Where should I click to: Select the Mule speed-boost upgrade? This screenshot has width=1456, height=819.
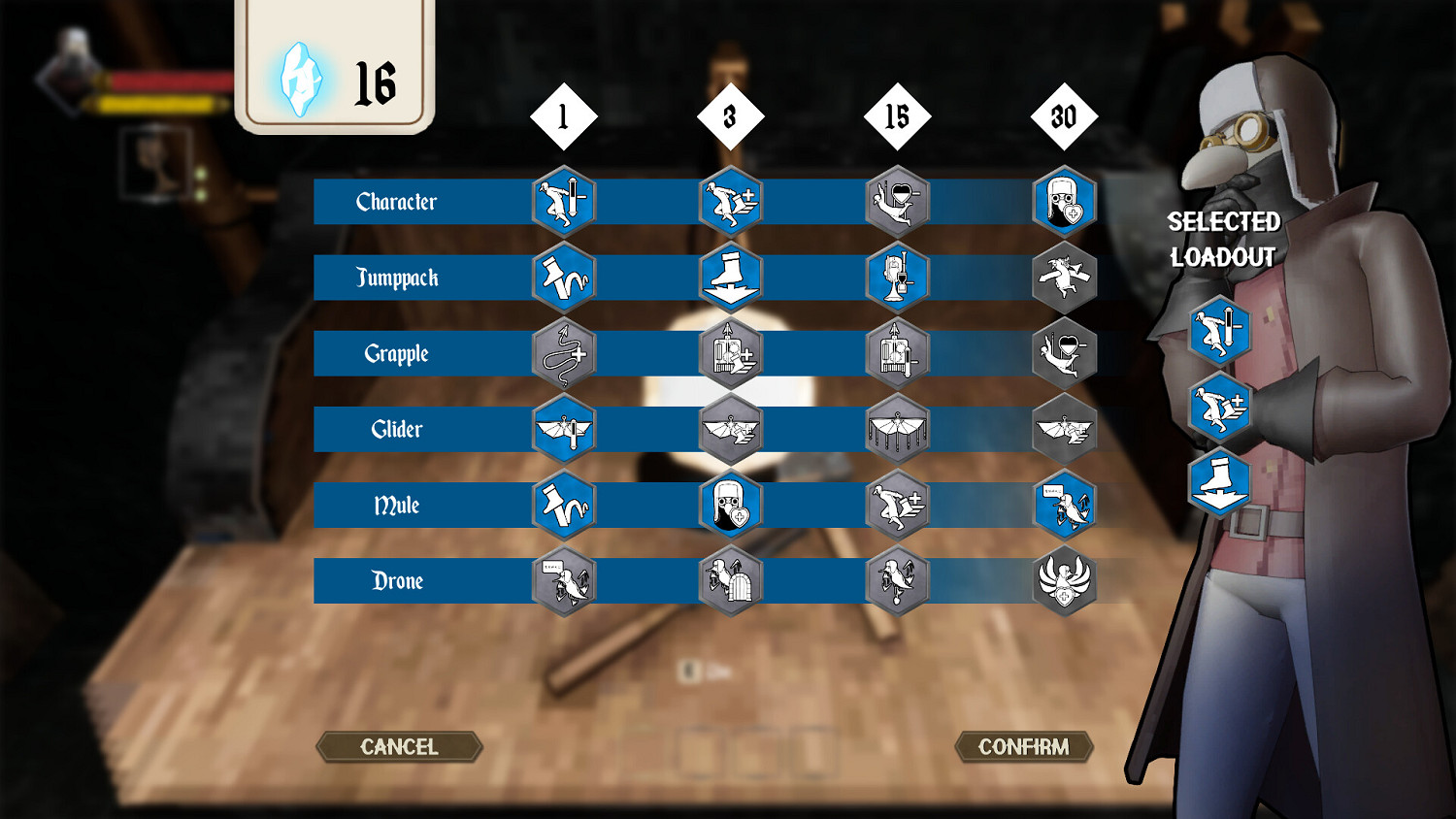897,505
